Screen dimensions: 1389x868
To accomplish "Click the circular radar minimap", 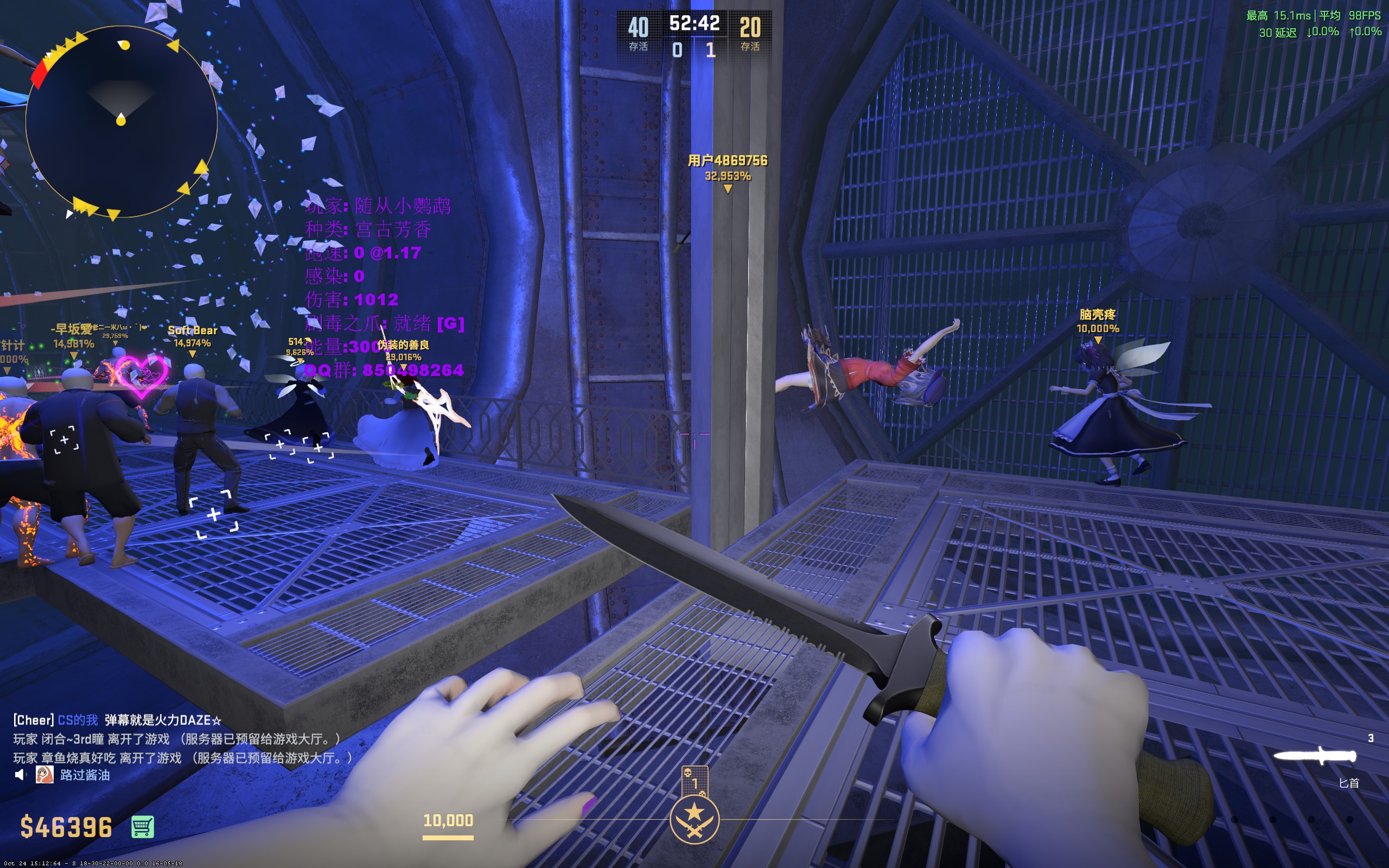I will coord(121,121).
